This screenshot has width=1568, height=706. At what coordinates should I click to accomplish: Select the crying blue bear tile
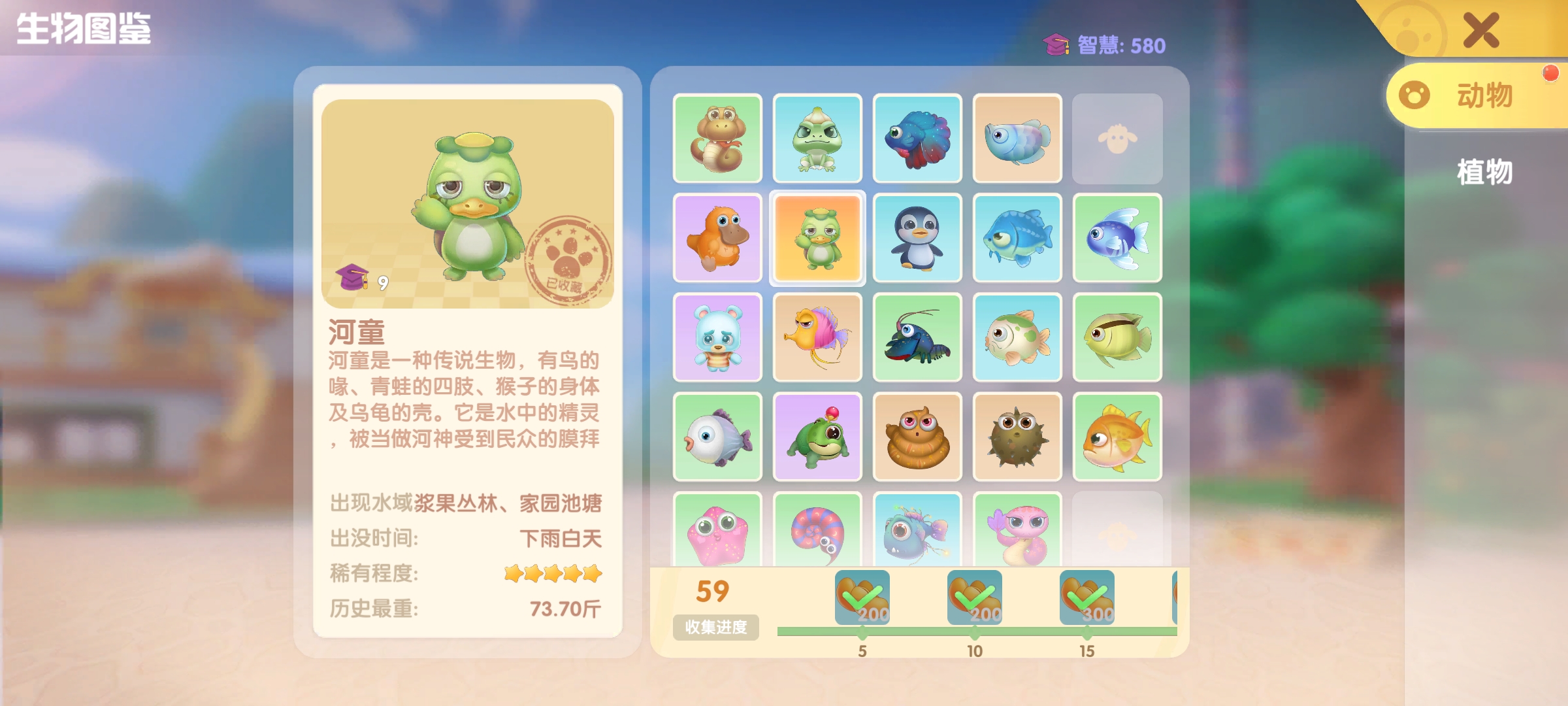pos(717,338)
